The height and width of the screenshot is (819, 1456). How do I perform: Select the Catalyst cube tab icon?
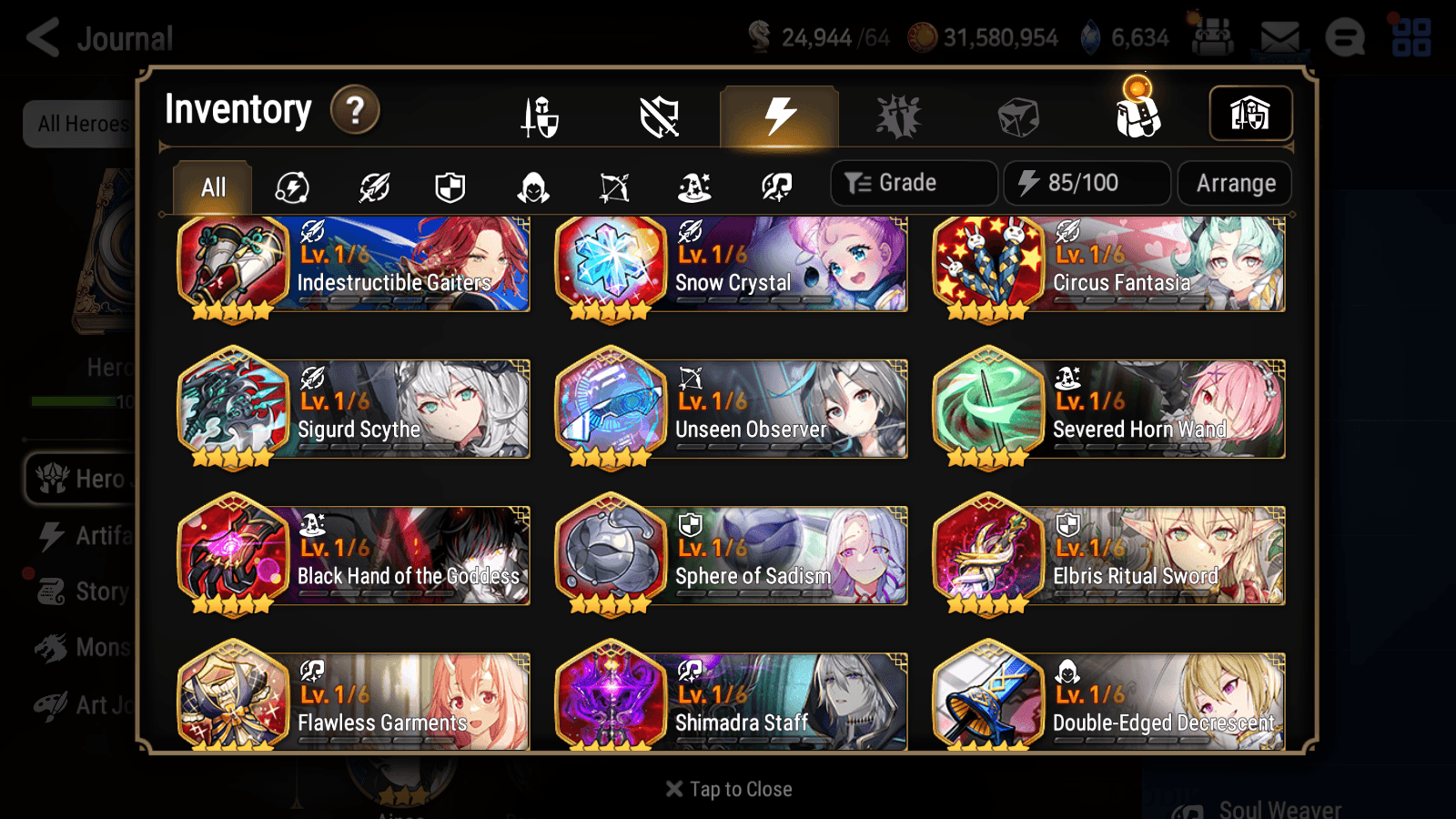click(x=1019, y=116)
